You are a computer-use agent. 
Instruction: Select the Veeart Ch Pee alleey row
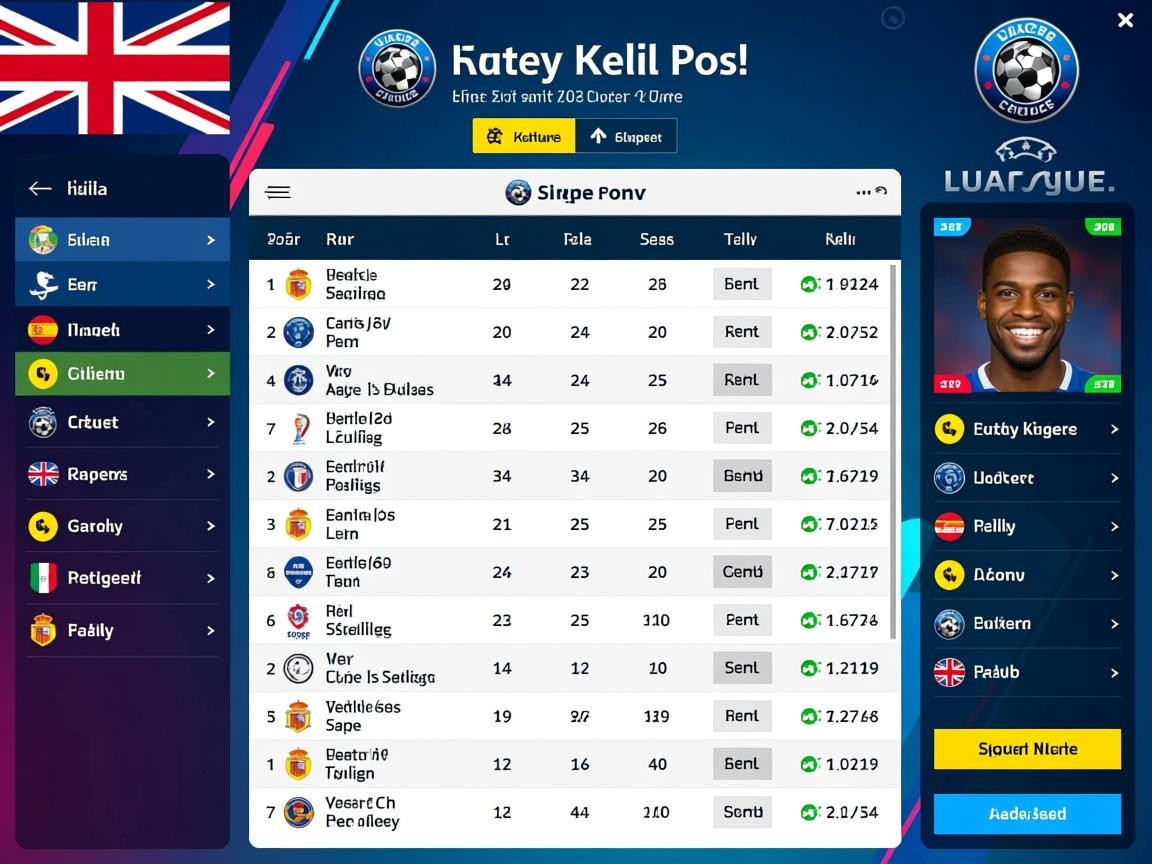point(574,812)
